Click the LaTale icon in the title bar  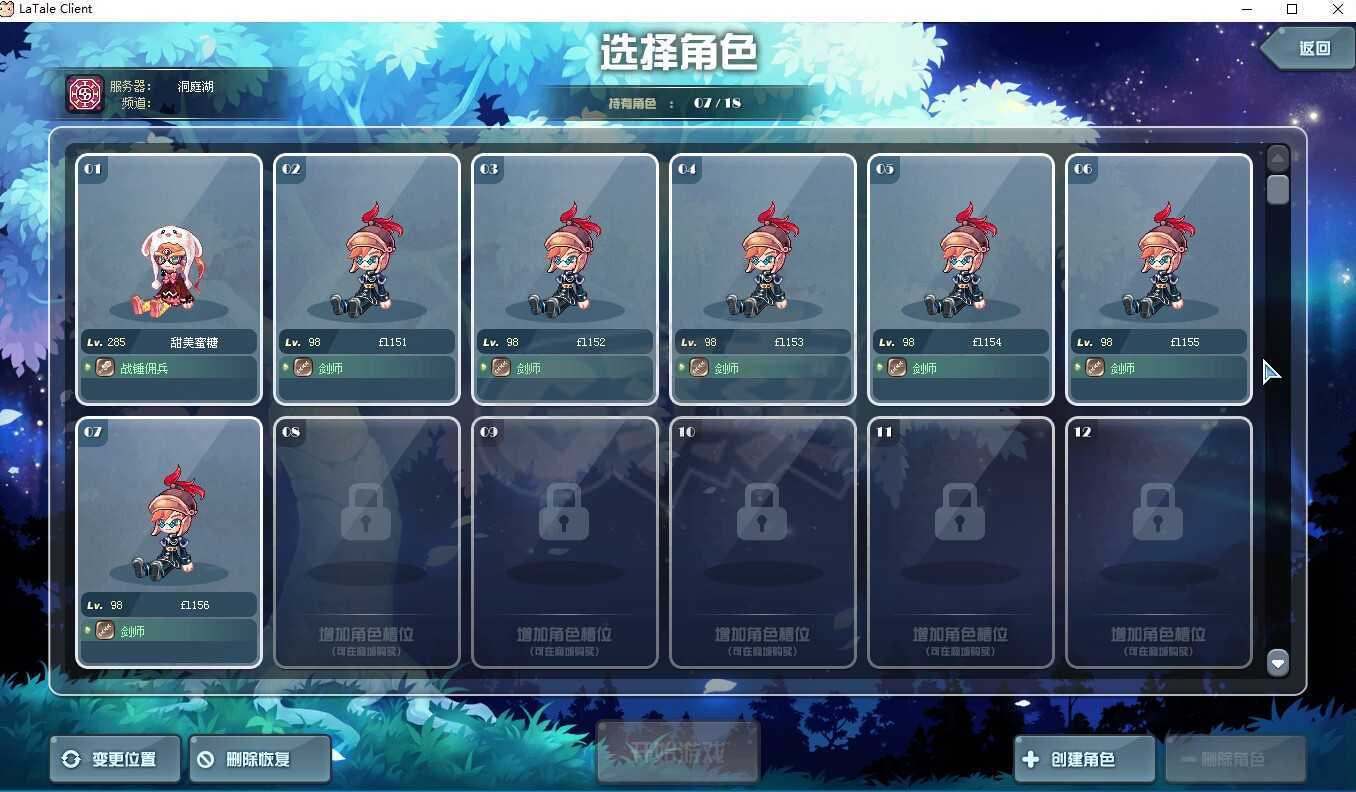[9, 8]
